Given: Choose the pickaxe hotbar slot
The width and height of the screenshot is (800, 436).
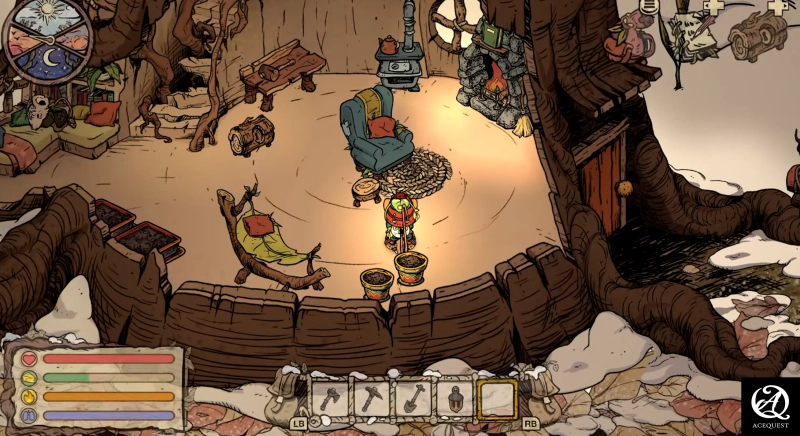Looking at the screenshot, I should (371, 398).
